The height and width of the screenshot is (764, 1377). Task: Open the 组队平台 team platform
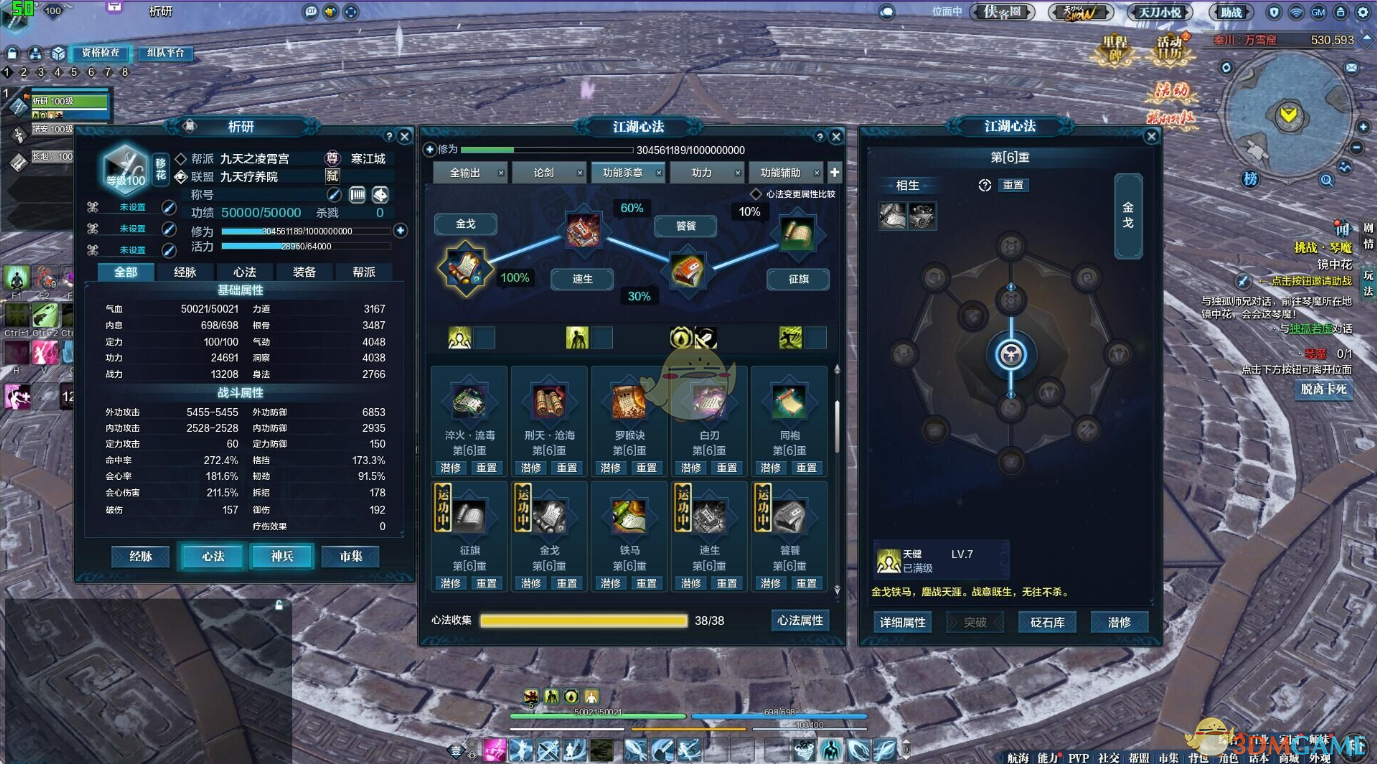(x=165, y=53)
